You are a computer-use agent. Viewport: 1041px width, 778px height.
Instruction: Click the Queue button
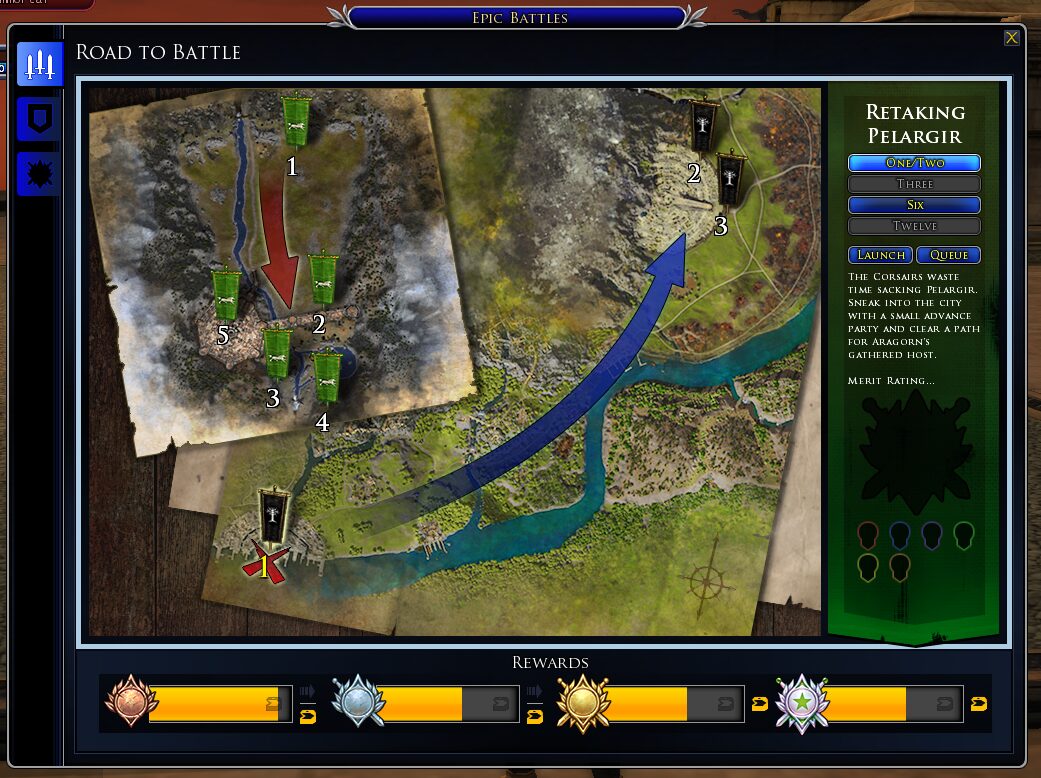pyautogui.click(x=948, y=255)
